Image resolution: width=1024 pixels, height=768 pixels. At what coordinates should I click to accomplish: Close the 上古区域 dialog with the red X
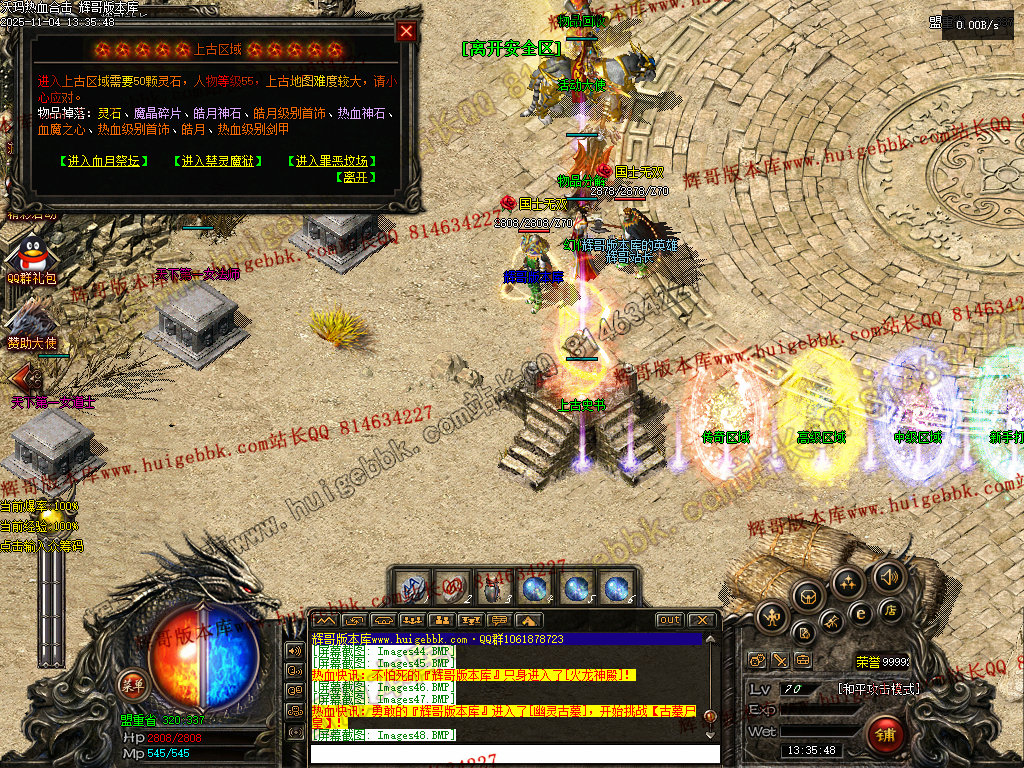(406, 31)
